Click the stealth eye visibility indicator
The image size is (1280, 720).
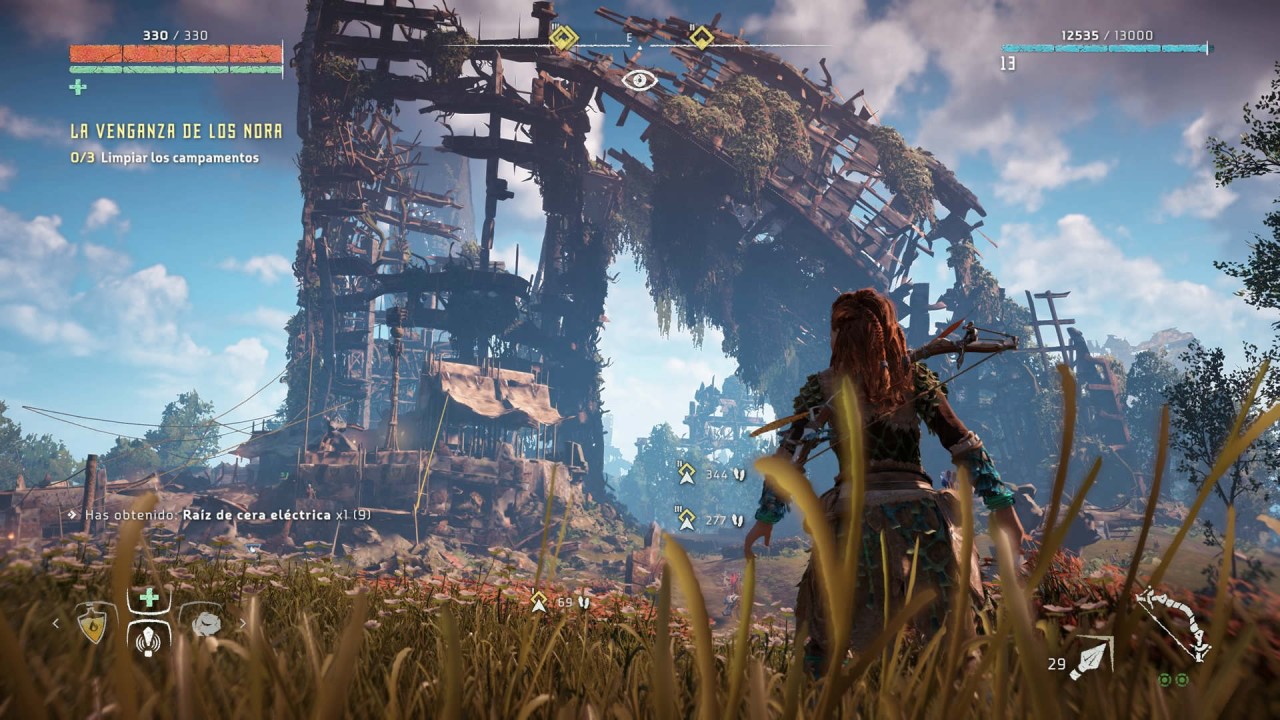coord(639,80)
